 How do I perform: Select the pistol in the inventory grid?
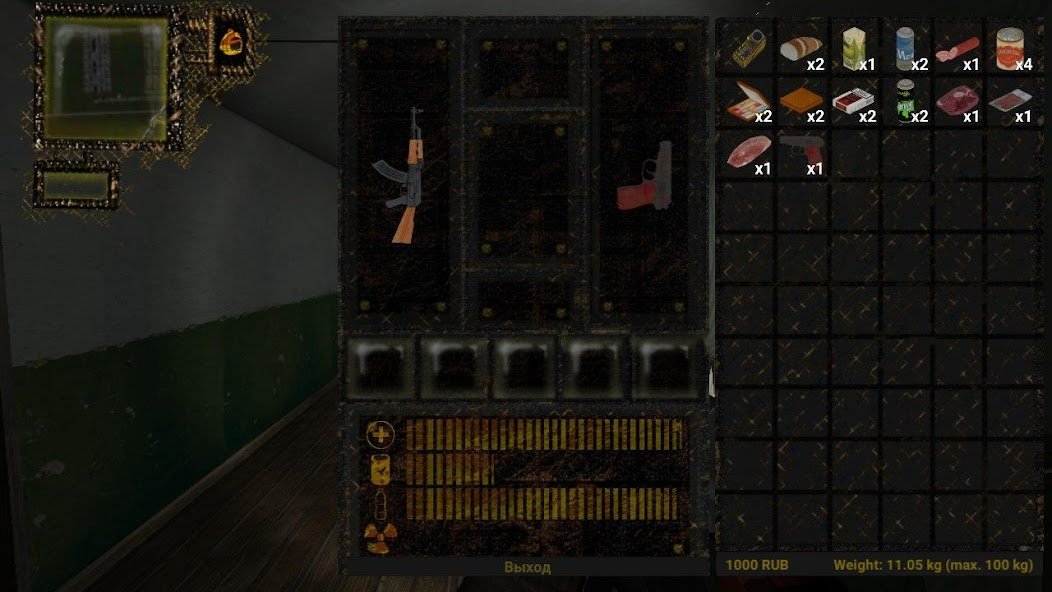[x=800, y=152]
